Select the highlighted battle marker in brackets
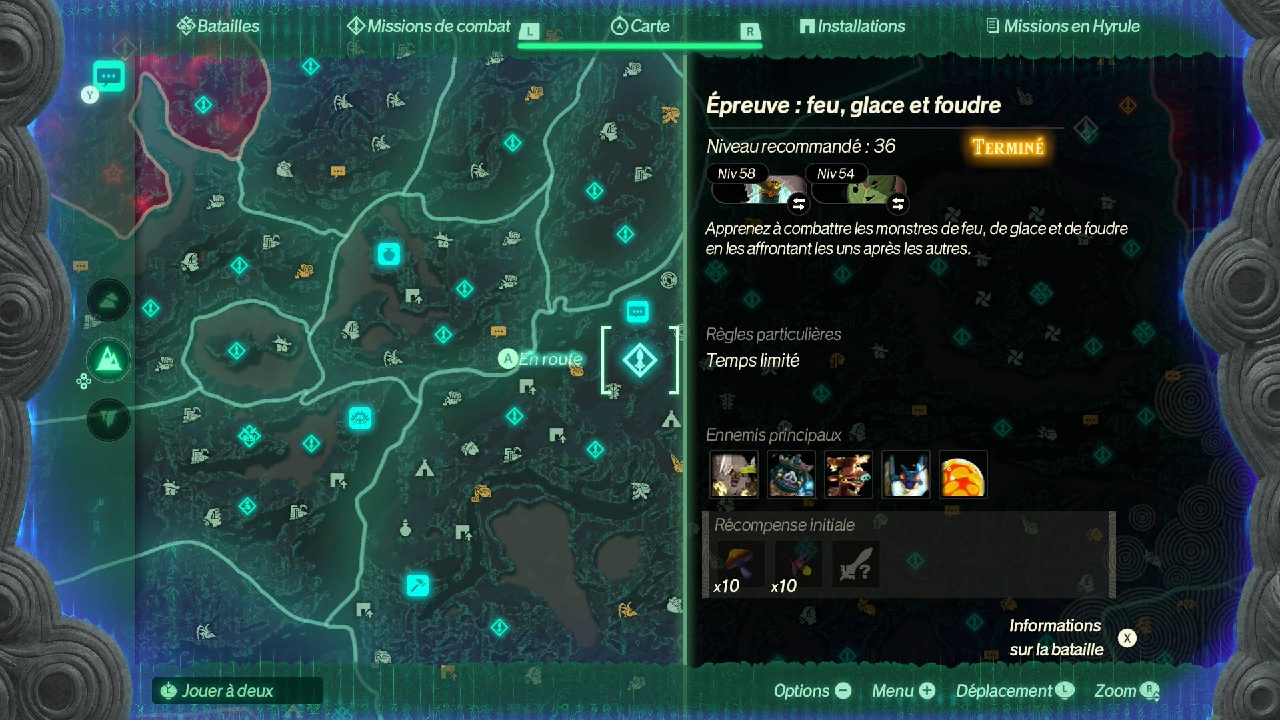This screenshot has width=1280, height=720. point(639,360)
